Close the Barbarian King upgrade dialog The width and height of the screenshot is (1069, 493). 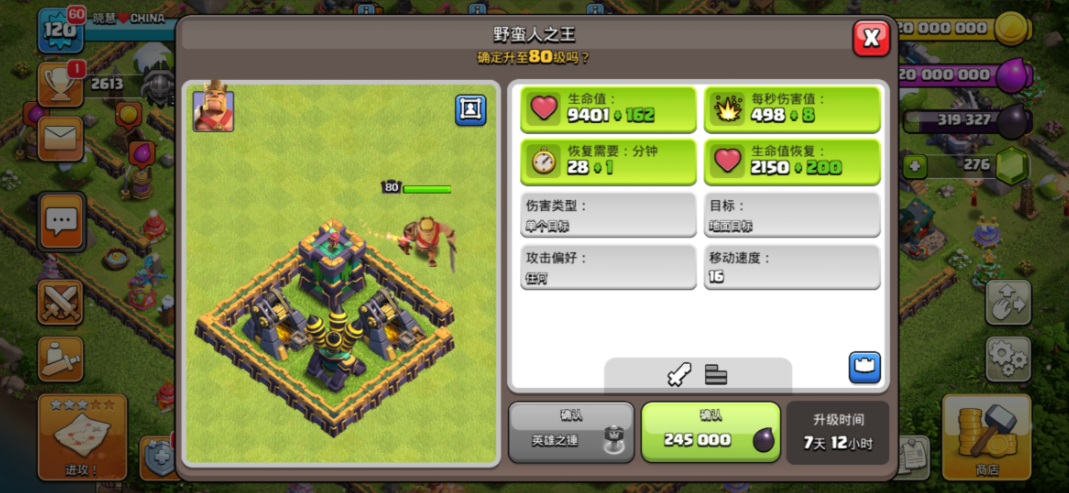coord(871,38)
